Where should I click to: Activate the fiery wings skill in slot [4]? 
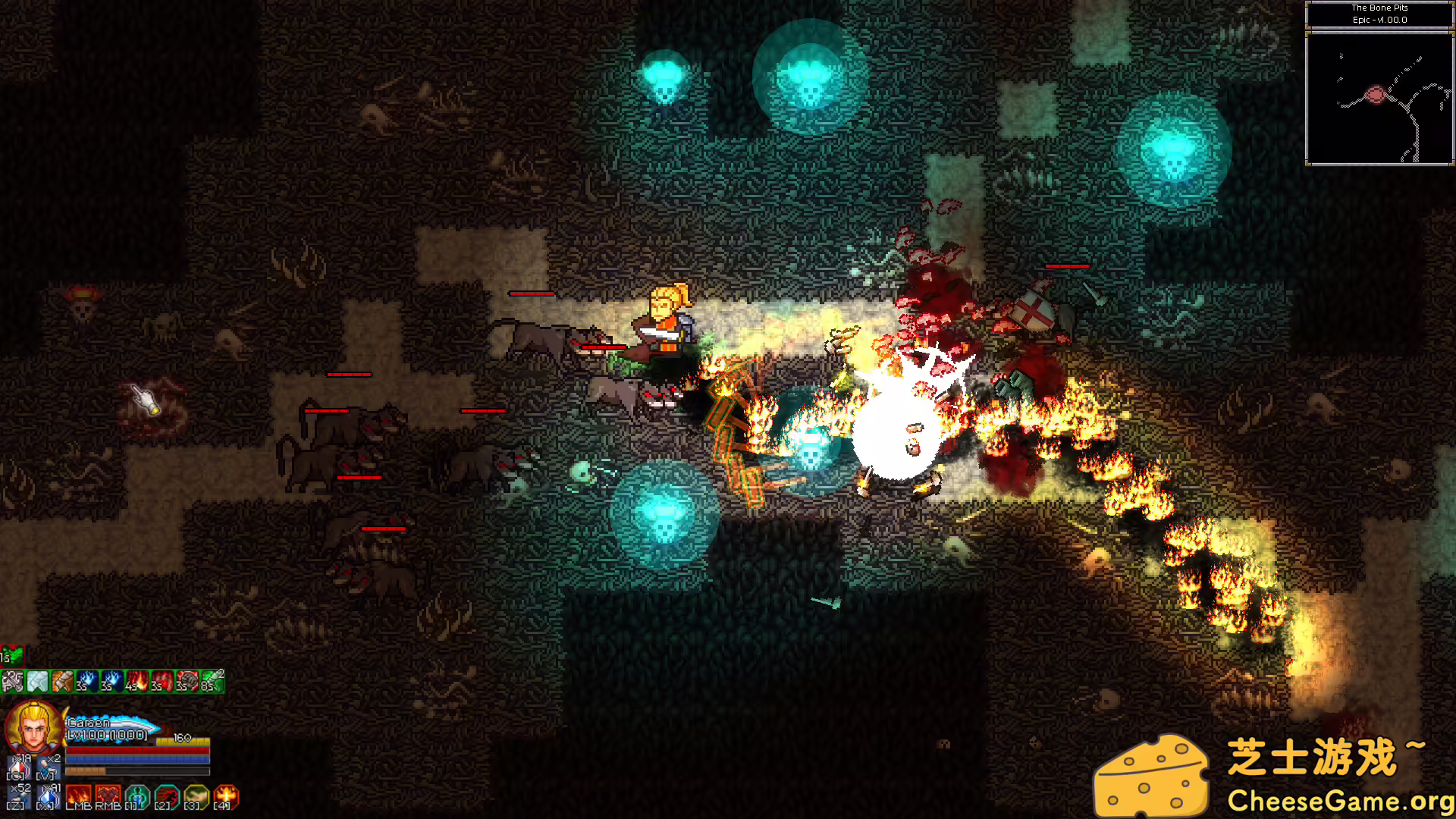point(224,795)
